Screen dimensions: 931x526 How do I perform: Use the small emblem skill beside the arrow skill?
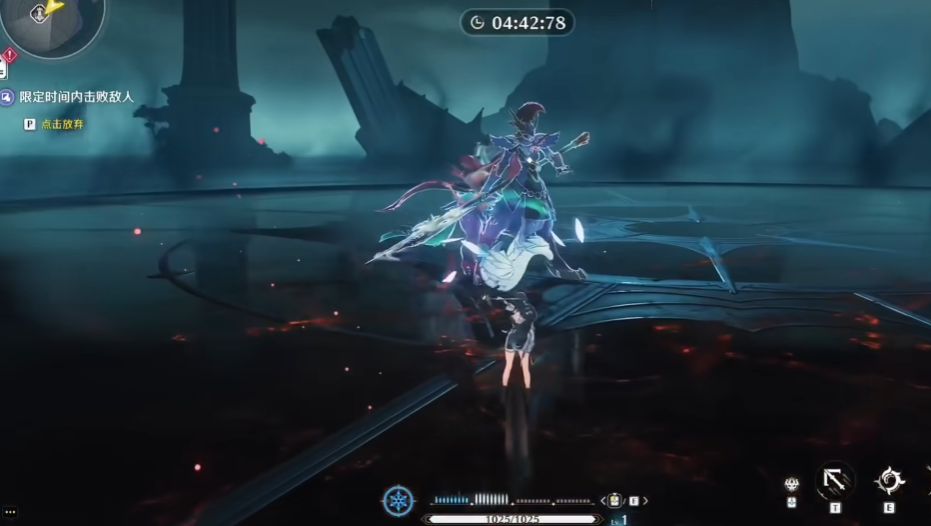click(792, 485)
